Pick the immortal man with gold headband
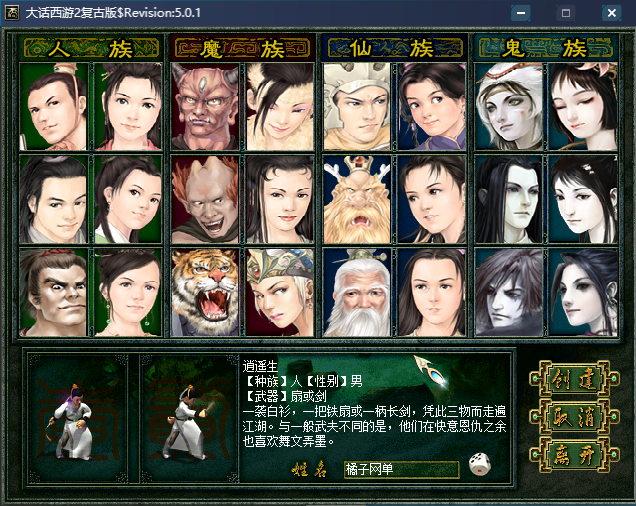Viewport: 636px width, 506px height. pos(357,107)
